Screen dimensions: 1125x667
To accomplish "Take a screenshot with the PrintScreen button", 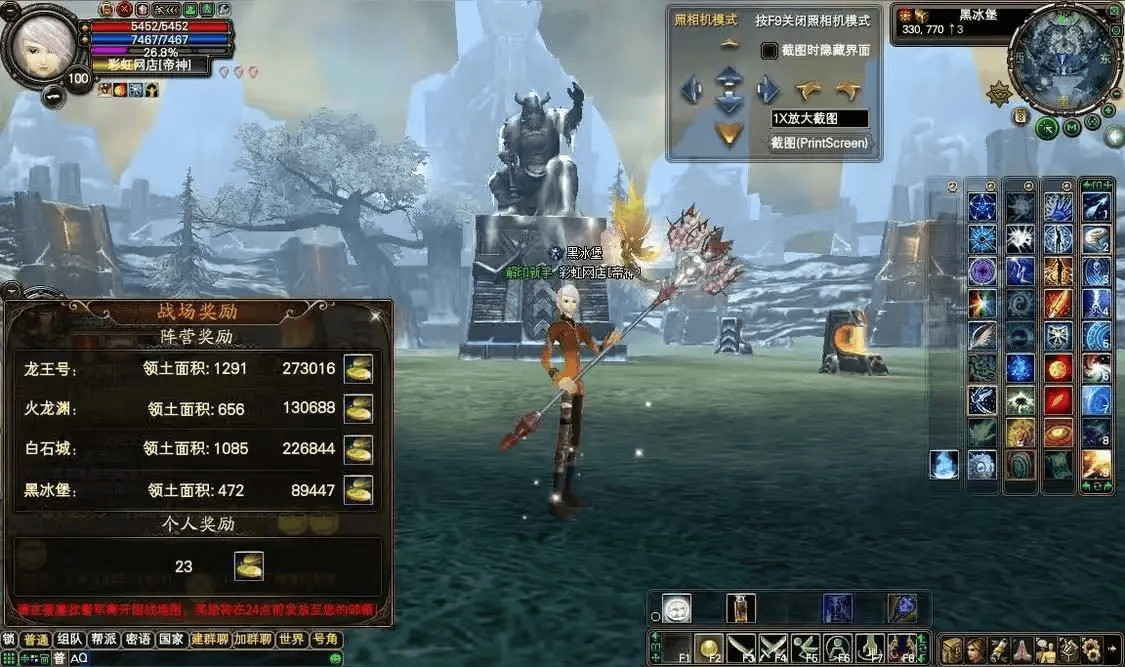I will click(x=819, y=144).
